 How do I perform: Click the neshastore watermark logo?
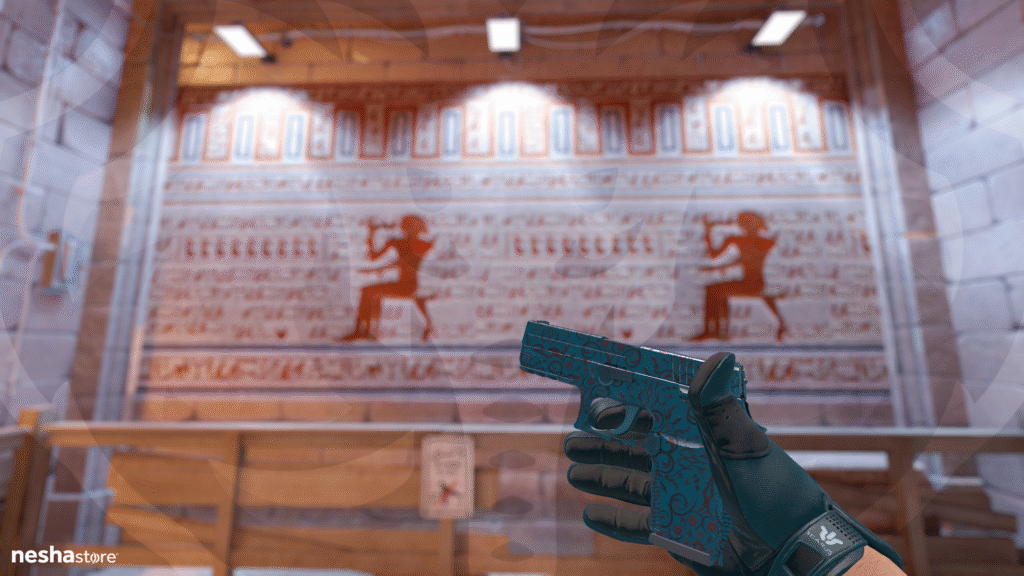click(64, 555)
